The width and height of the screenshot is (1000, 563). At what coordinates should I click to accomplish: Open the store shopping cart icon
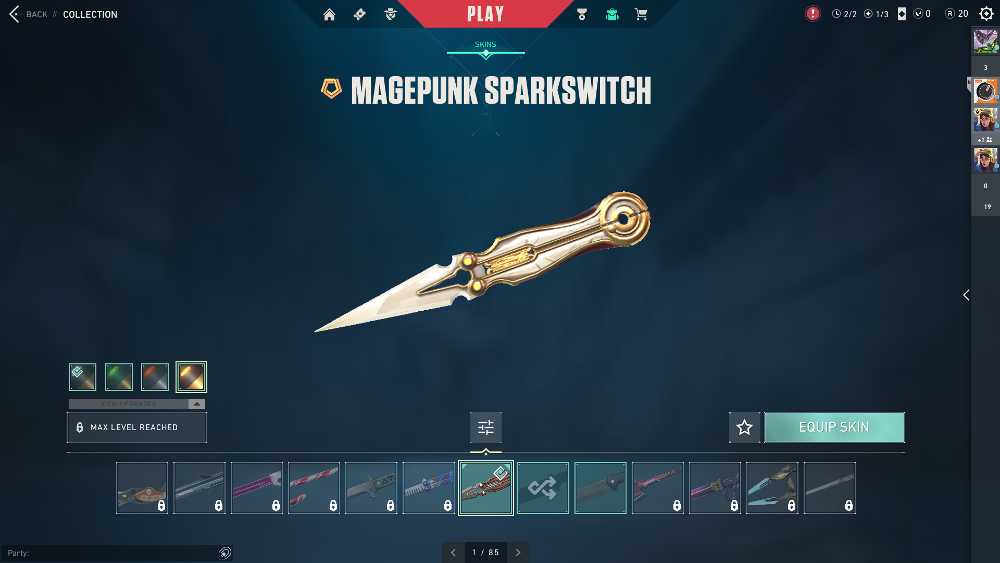(x=641, y=14)
